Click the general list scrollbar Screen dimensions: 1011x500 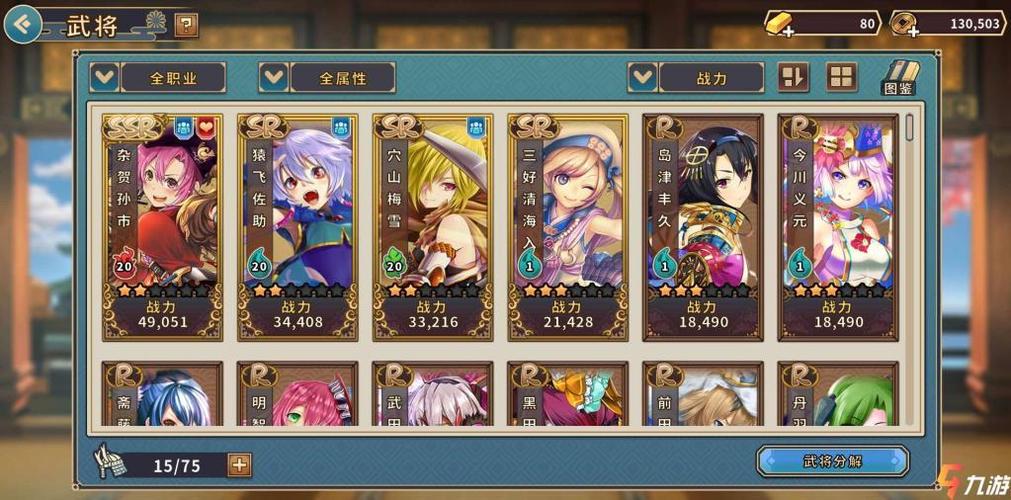[909, 127]
